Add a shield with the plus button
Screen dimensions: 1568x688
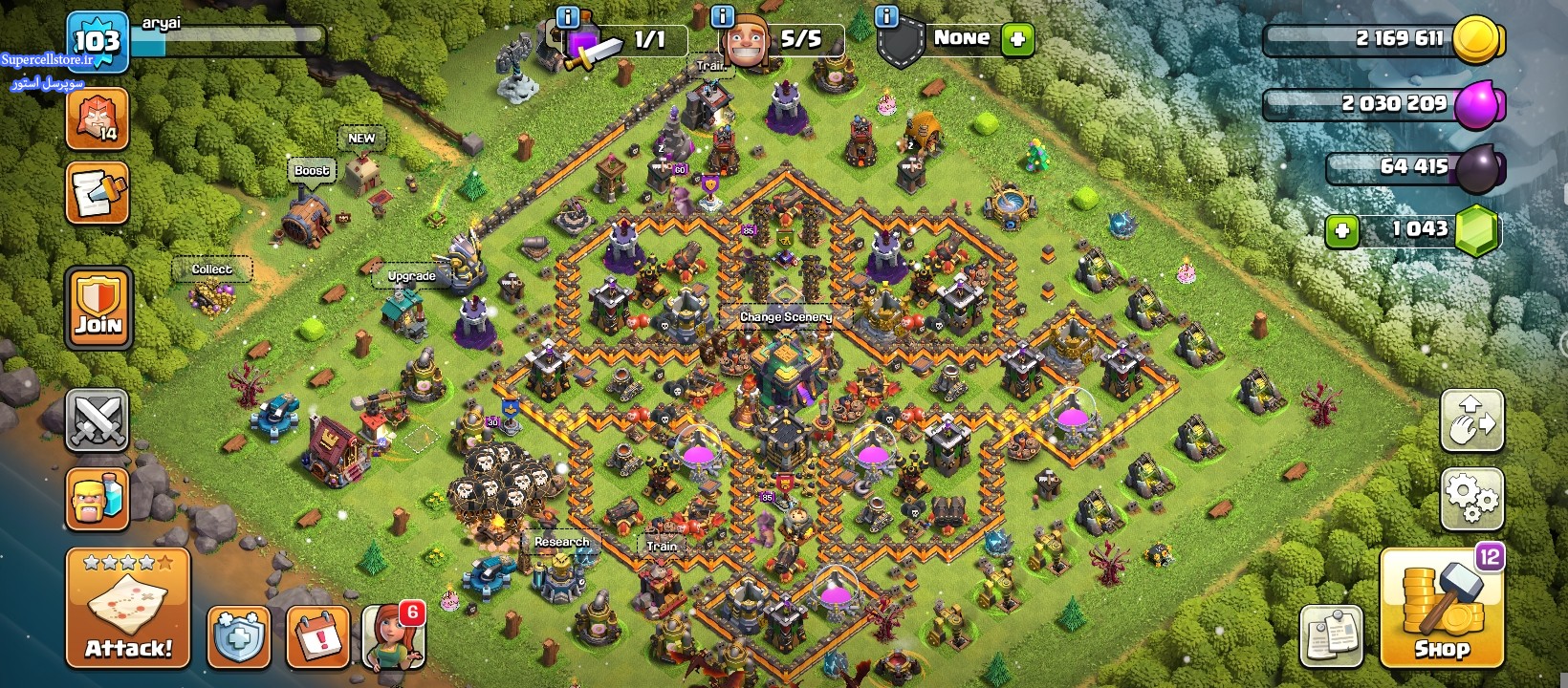[1017, 39]
